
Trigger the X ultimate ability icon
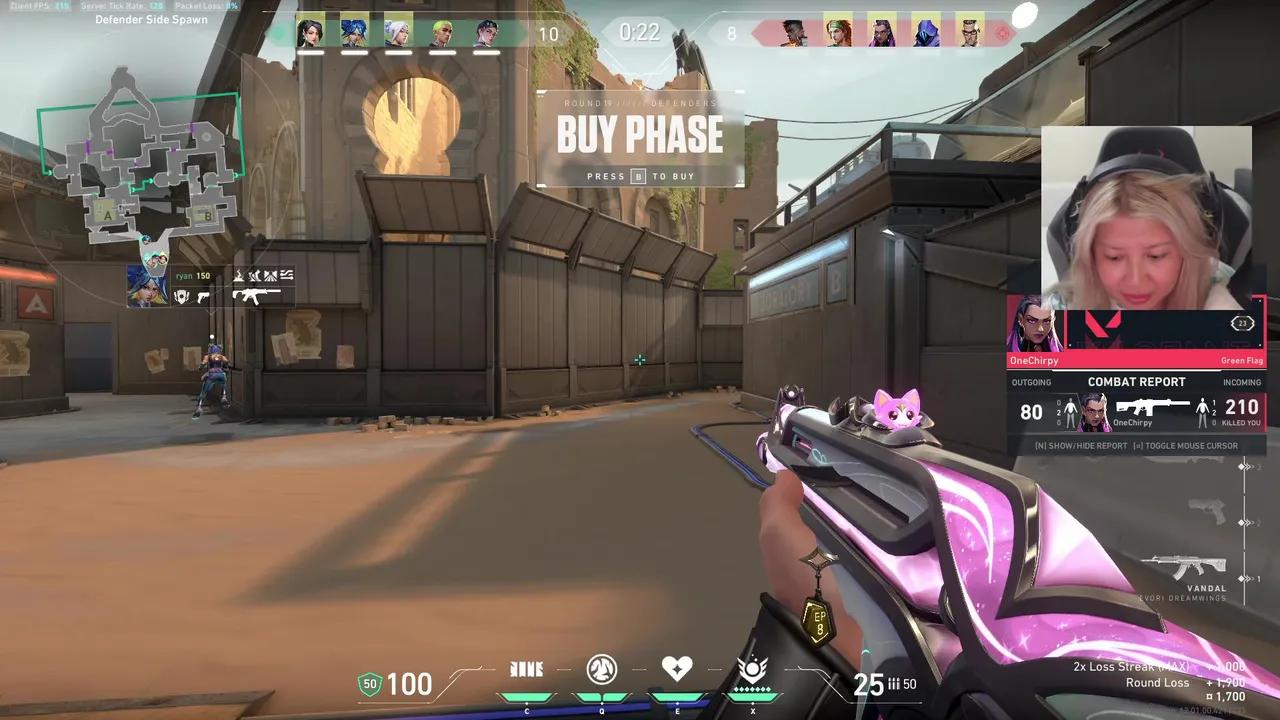[752, 670]
